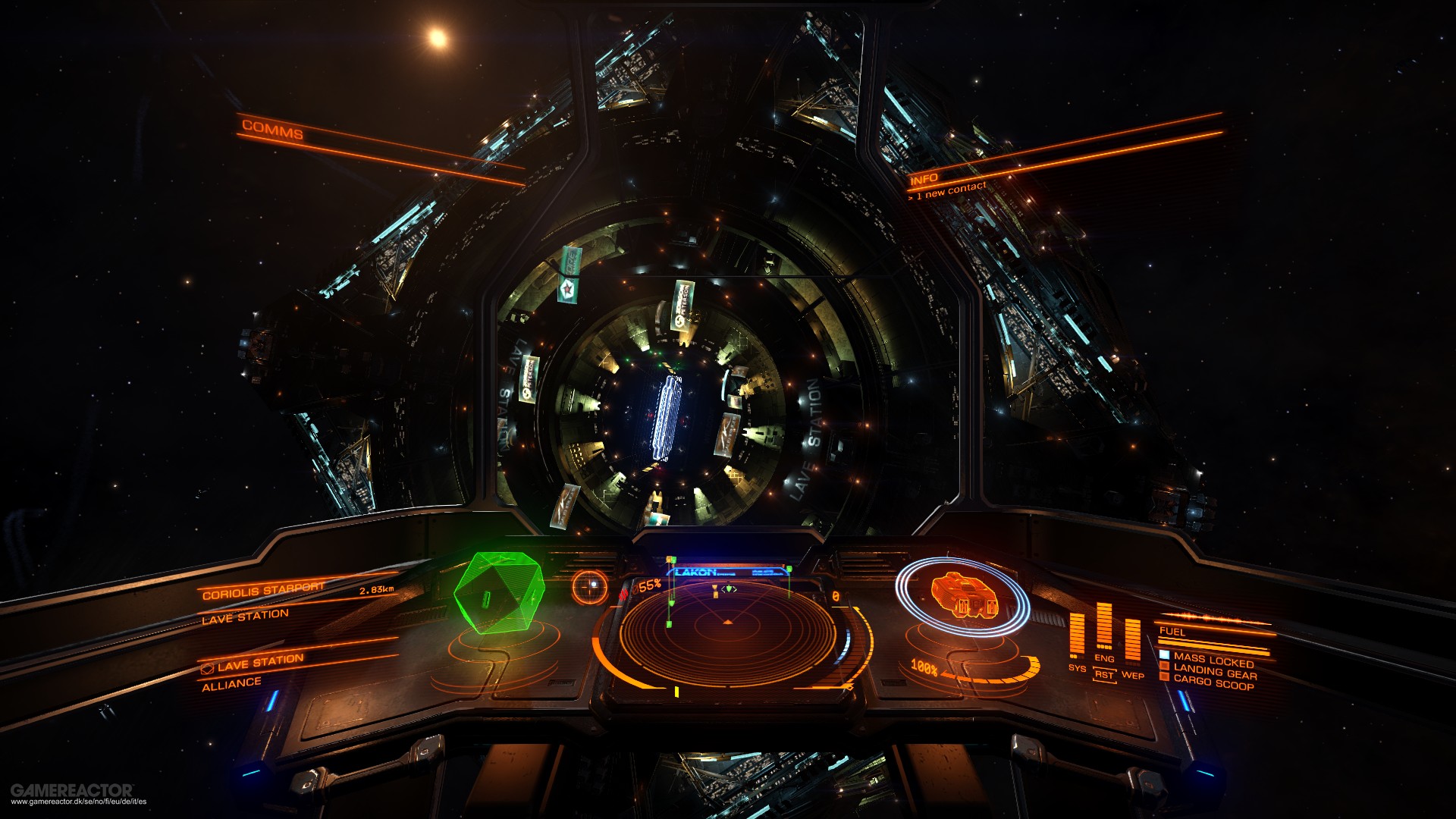The height and width of the screenshot is (819, 1456).
Task: Click the Mass Locked indicator
Action: tap(1213, 660)
